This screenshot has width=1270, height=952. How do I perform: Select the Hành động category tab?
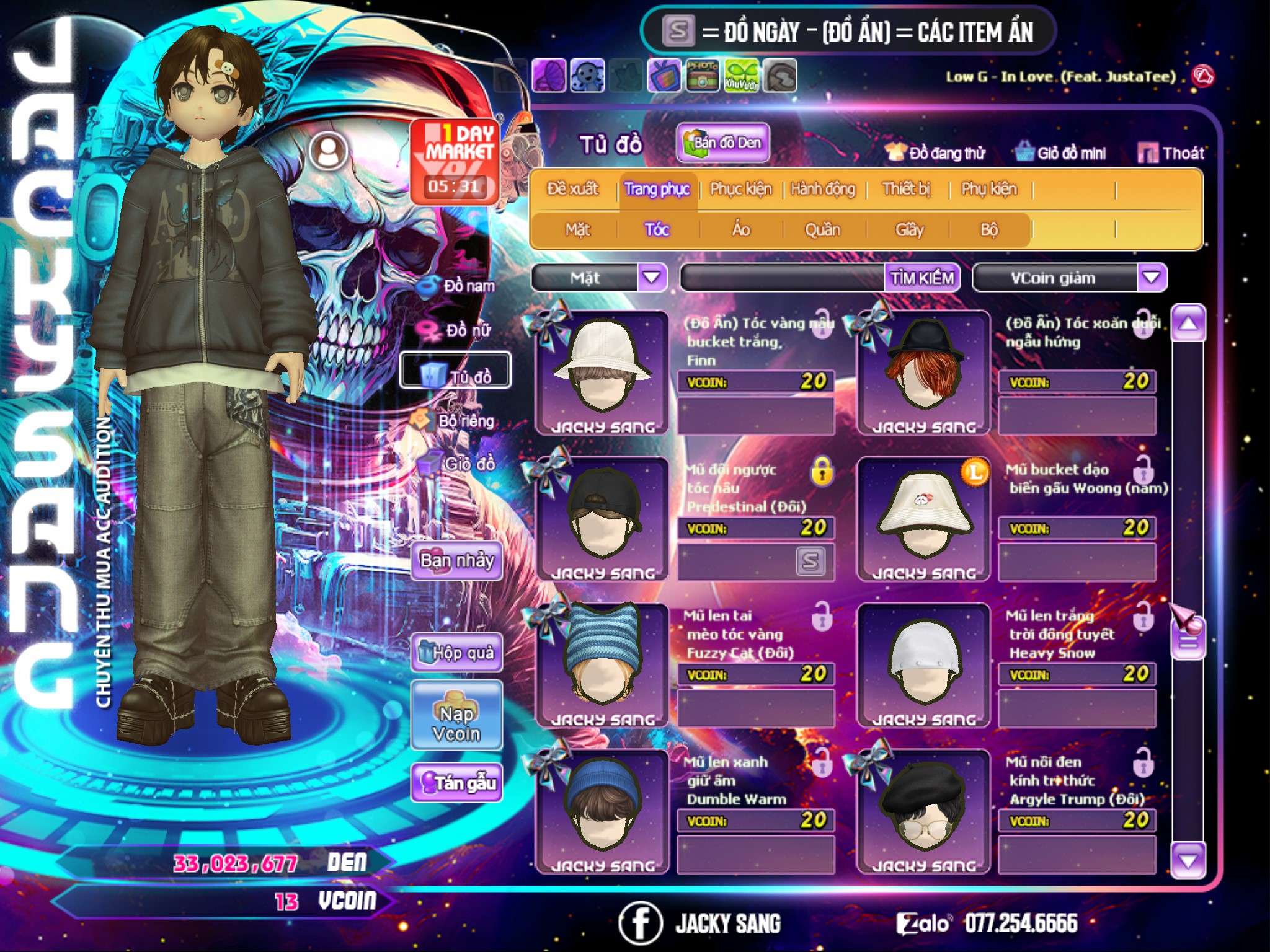pos(823,189)
